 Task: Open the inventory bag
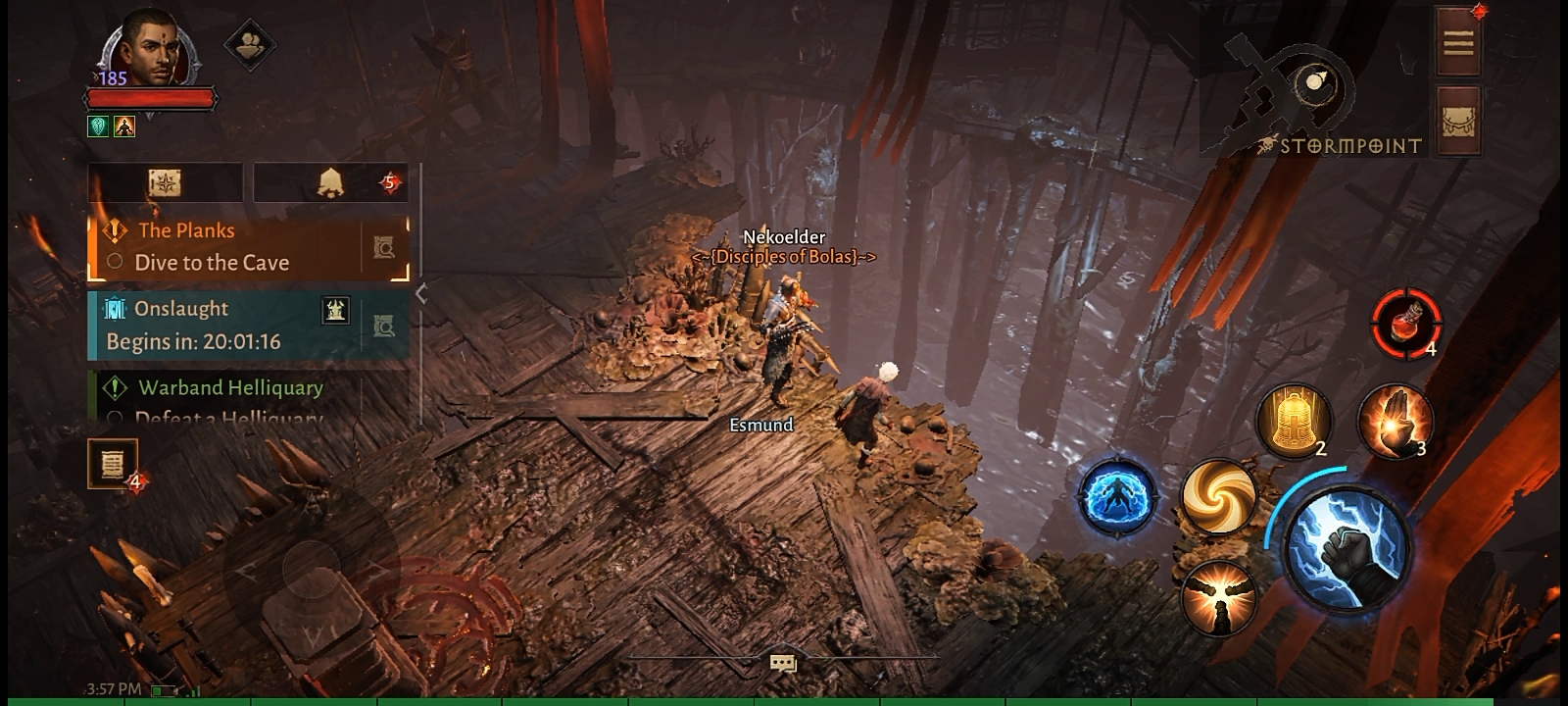tap(1458, 121)
